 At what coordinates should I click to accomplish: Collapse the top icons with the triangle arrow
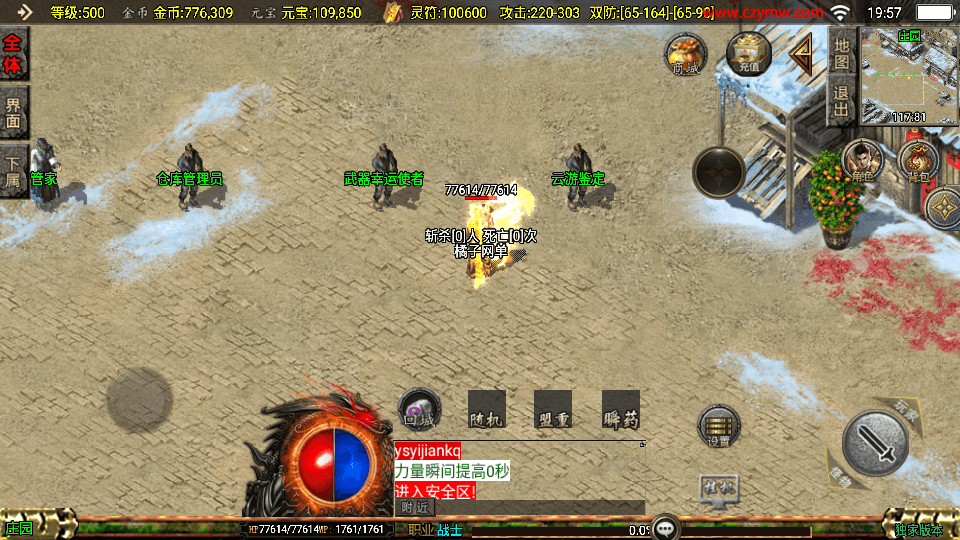pos(803,56)
